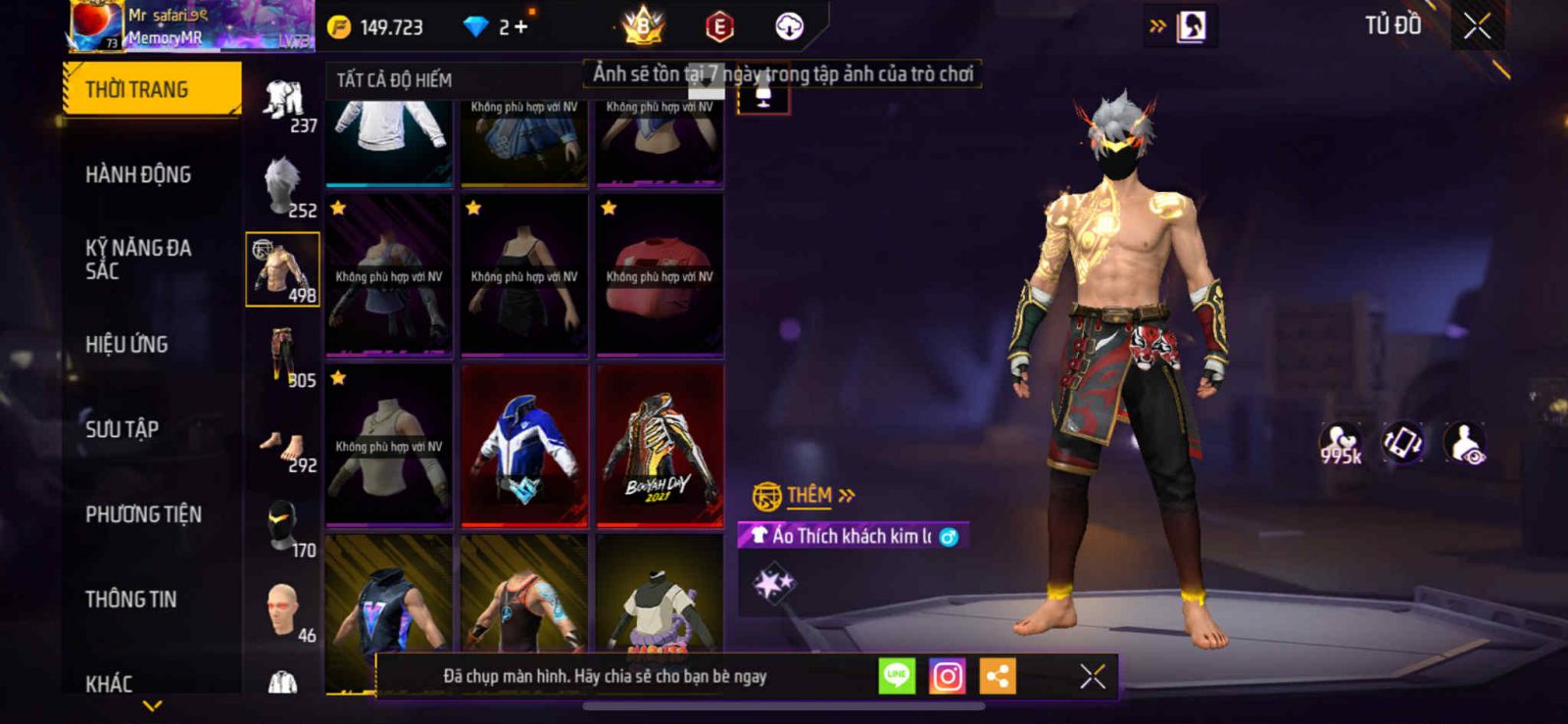Open the TẤT CẢ ĐỘ HIẾM rarity filter
This screenshot has height=724, width=1568.
tap(394, 80)
